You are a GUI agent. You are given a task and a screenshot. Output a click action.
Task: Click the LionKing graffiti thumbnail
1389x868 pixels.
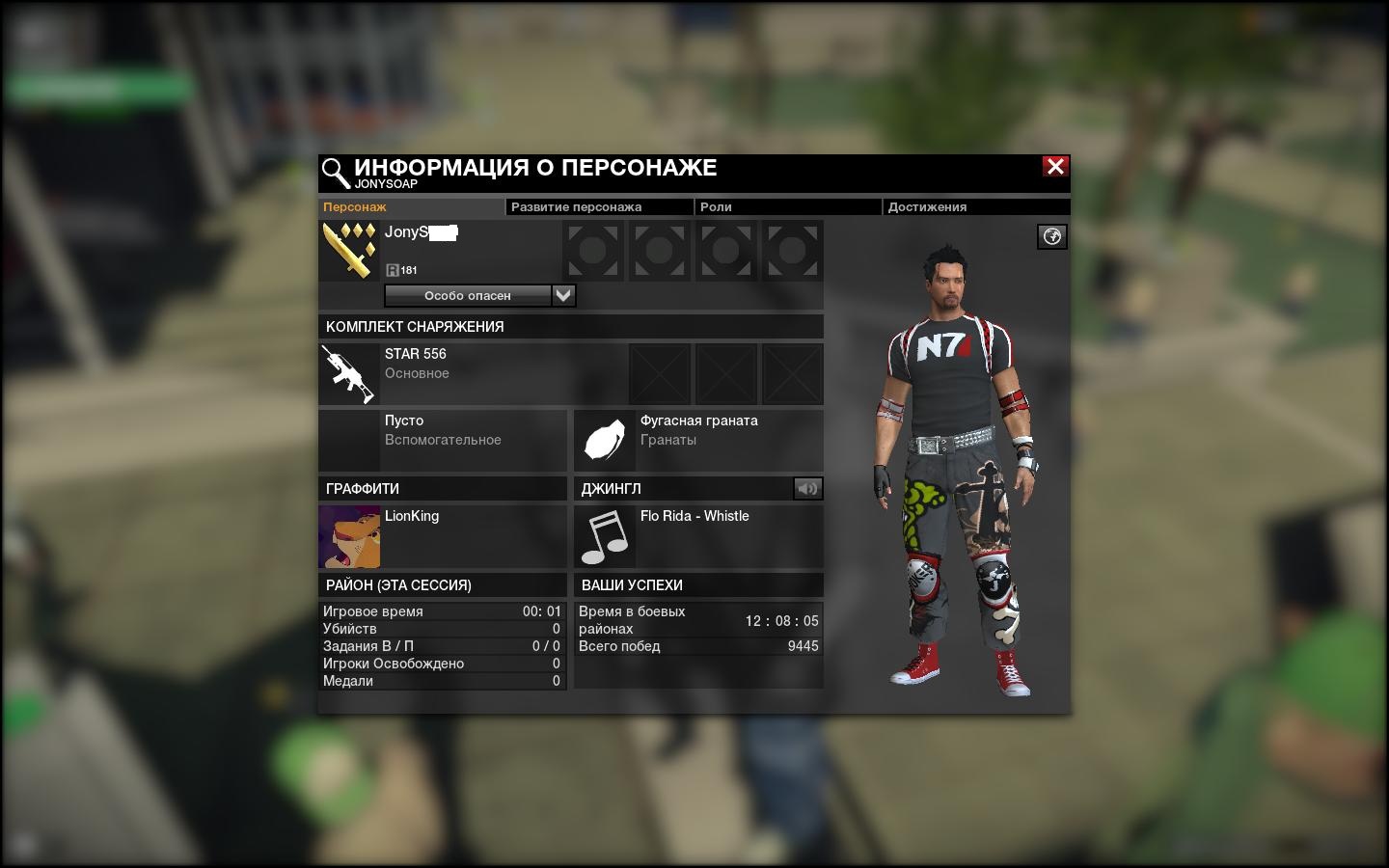point(349,536)
